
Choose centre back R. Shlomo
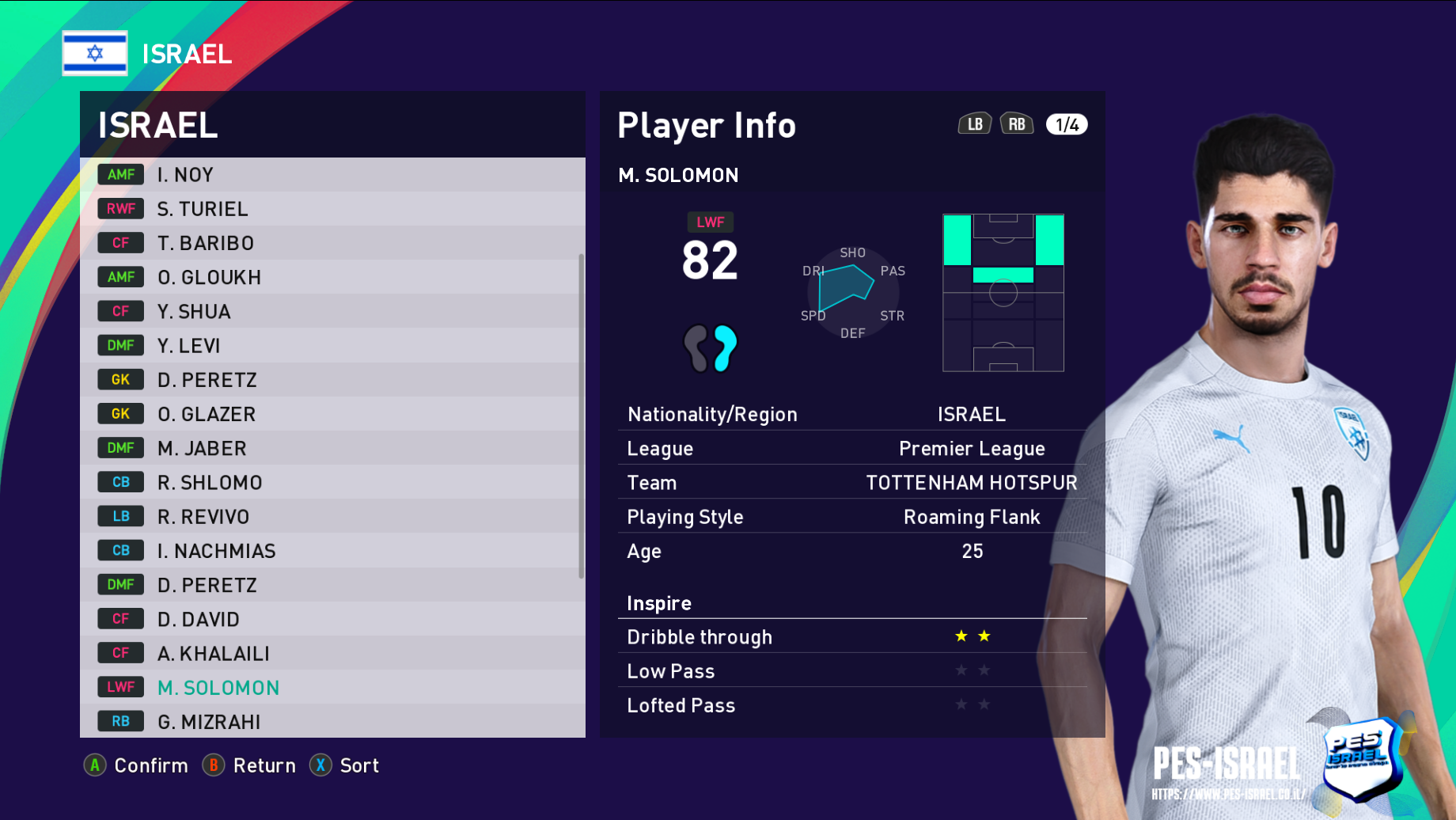pos(332,482)
